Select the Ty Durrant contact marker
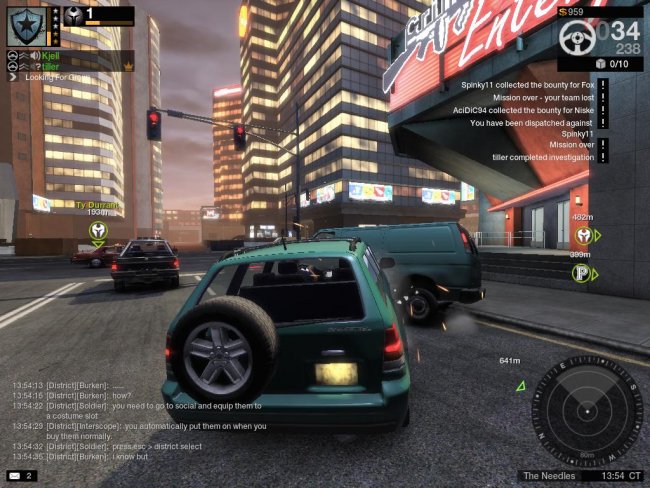650x488 pixels. 98,231
